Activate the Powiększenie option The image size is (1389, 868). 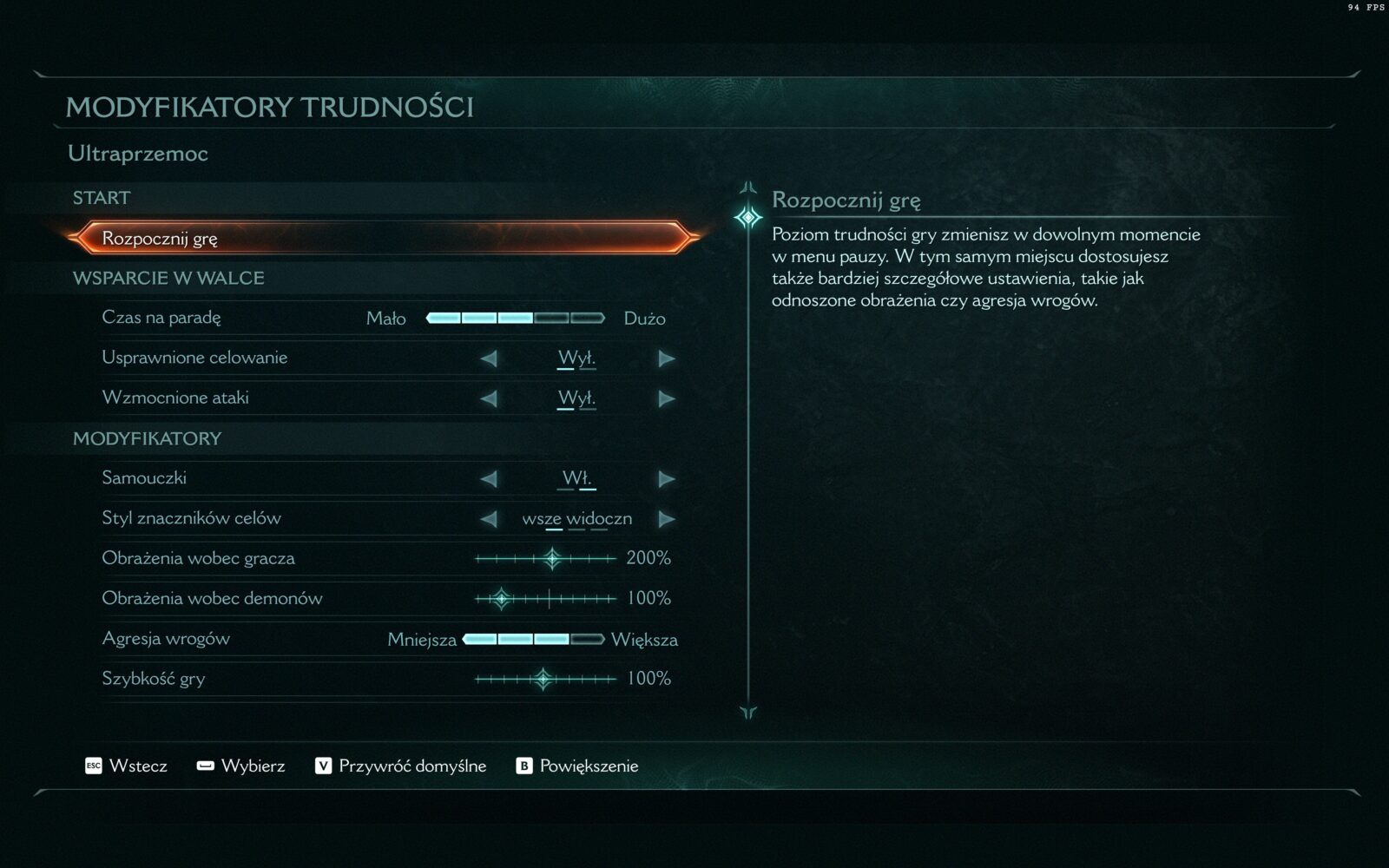click(x=577, y=766)
